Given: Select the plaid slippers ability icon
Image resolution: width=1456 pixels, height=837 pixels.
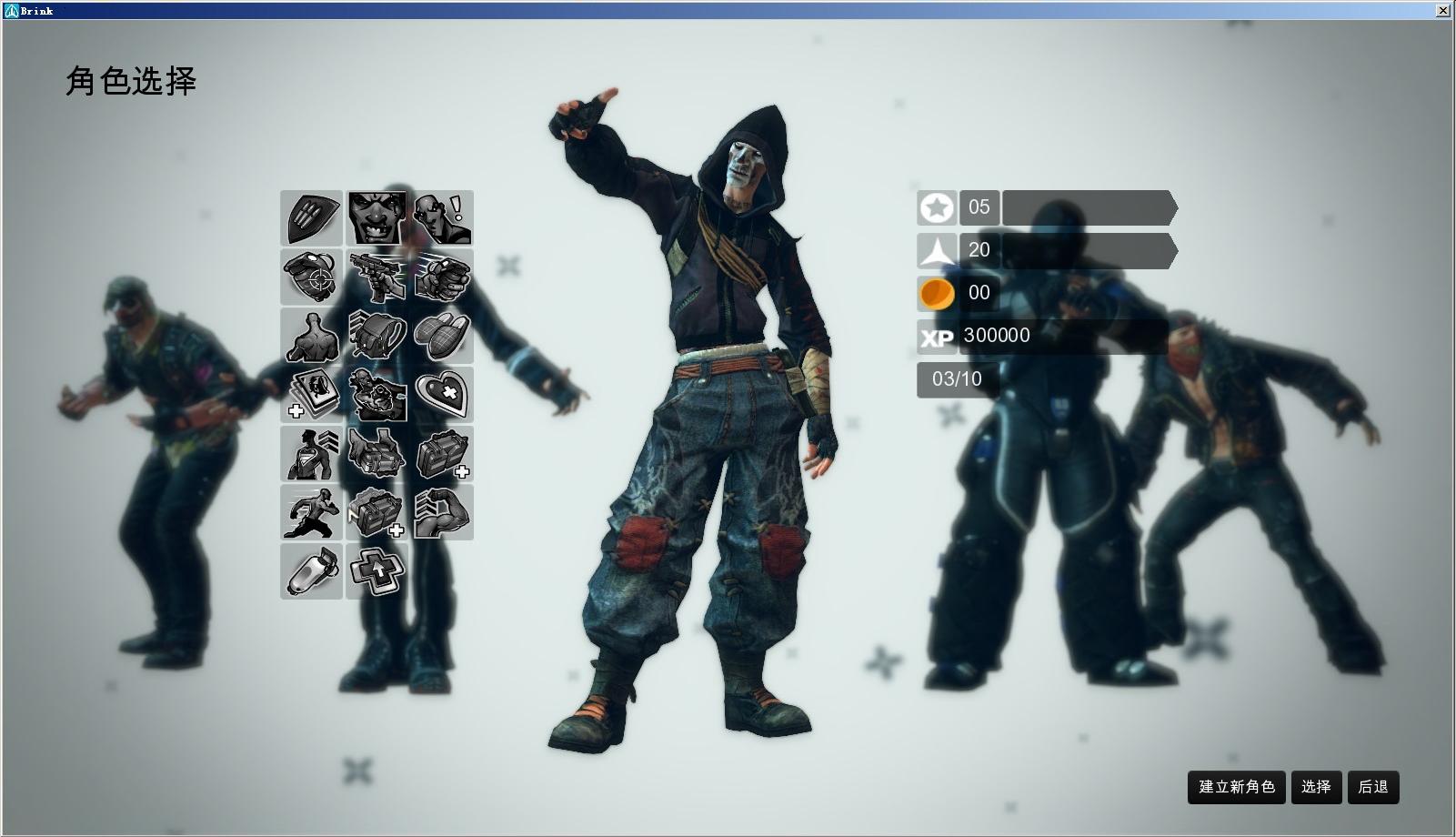Looking at the screenshot, I should [443, 336].
